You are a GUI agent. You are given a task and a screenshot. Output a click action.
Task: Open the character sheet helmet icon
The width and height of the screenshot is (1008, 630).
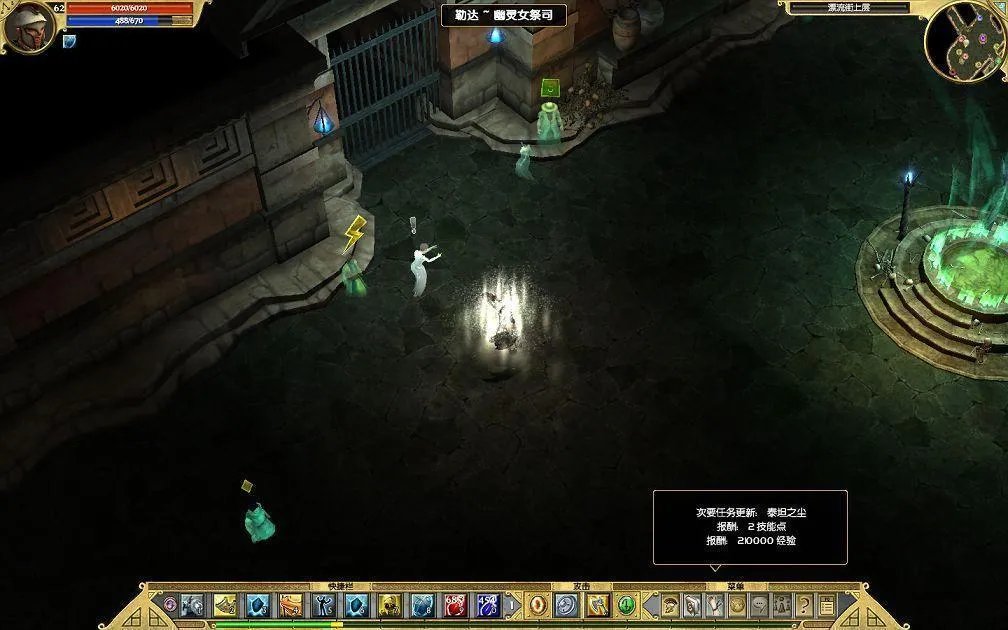(x=670, y=605)
